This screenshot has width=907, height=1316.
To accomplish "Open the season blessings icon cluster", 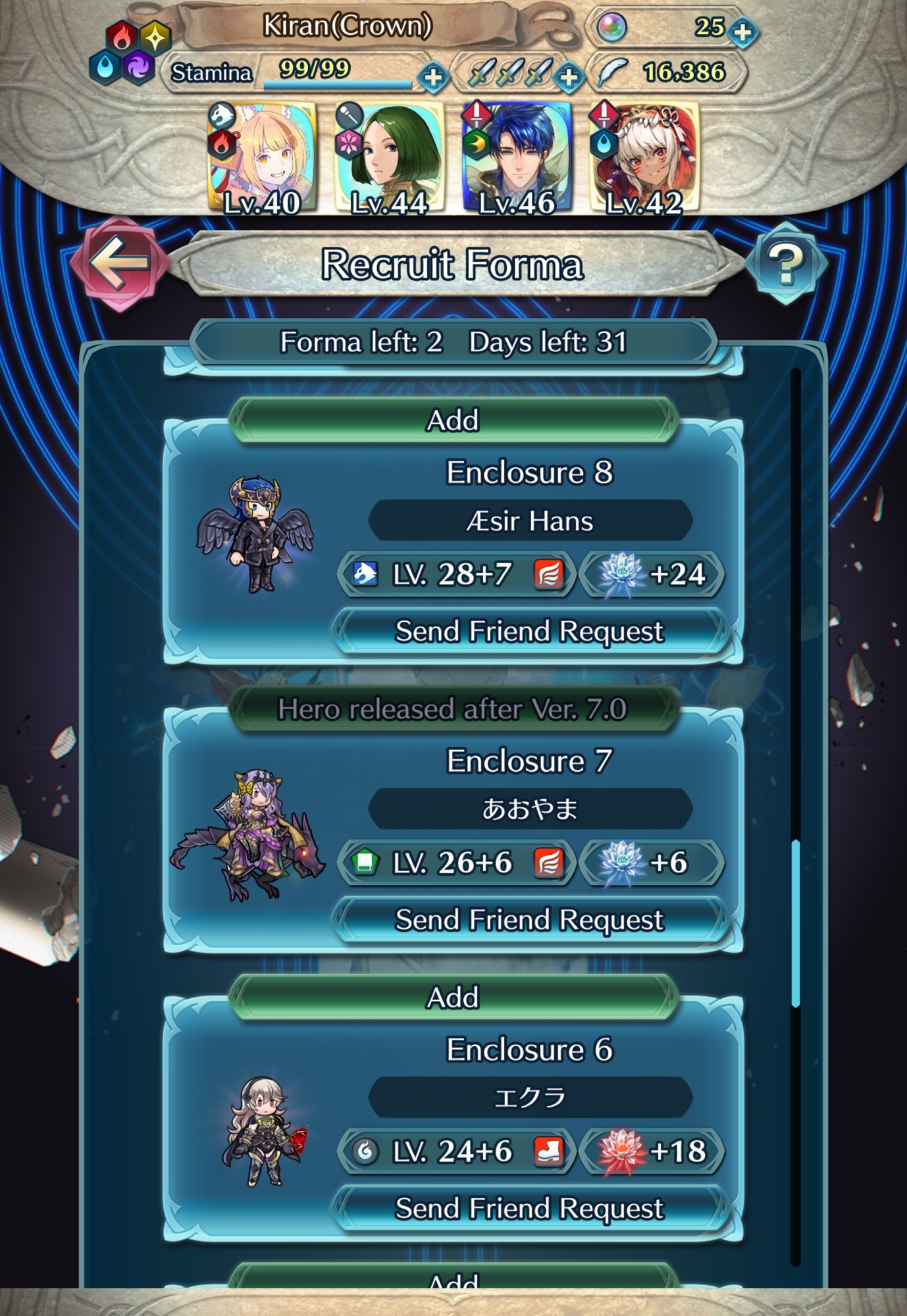I will point(130,53).
